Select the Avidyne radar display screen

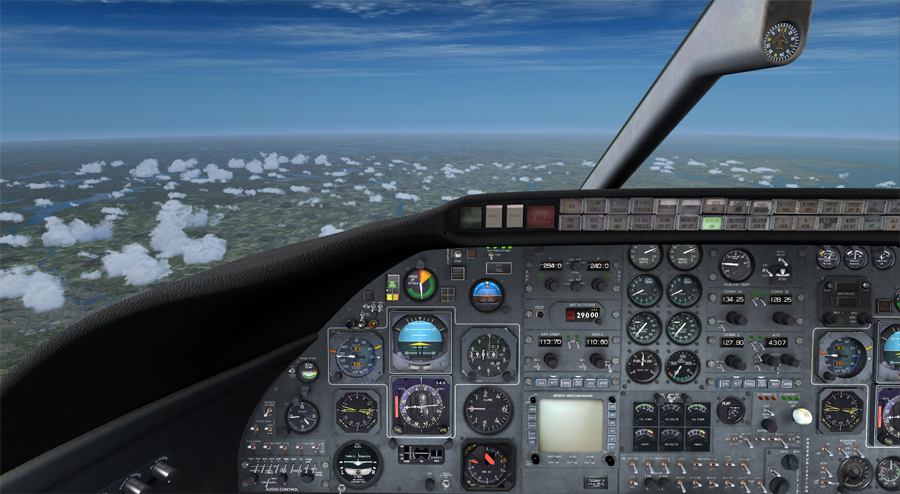(x=571, y=424)
